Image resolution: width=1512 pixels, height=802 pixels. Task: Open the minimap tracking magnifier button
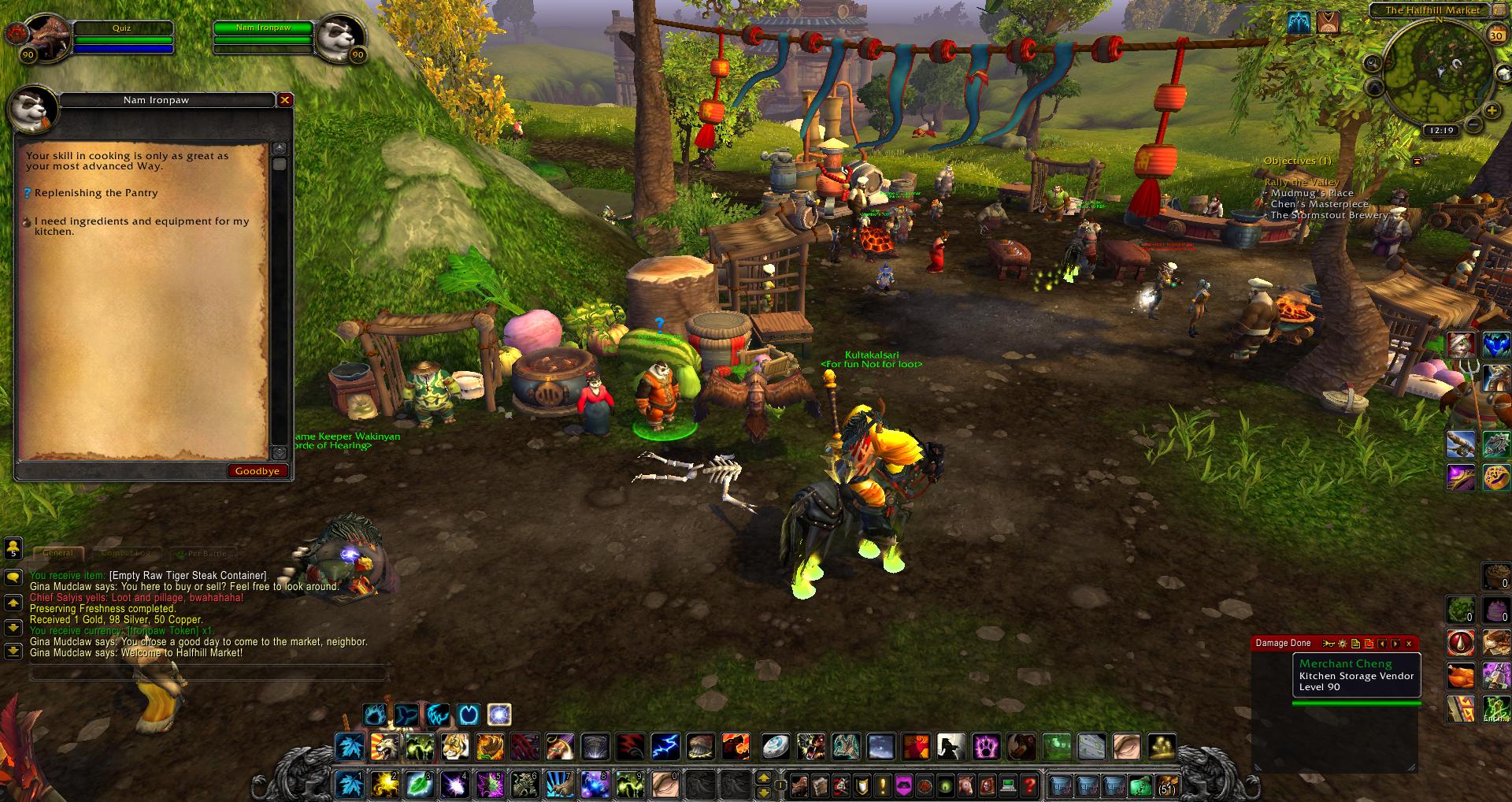pyautogui.click(x=1373, y=63)
